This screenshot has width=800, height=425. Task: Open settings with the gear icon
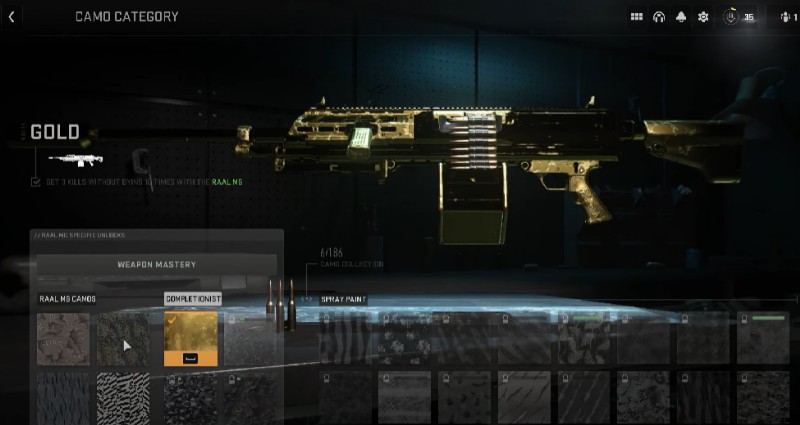(703, 17)
